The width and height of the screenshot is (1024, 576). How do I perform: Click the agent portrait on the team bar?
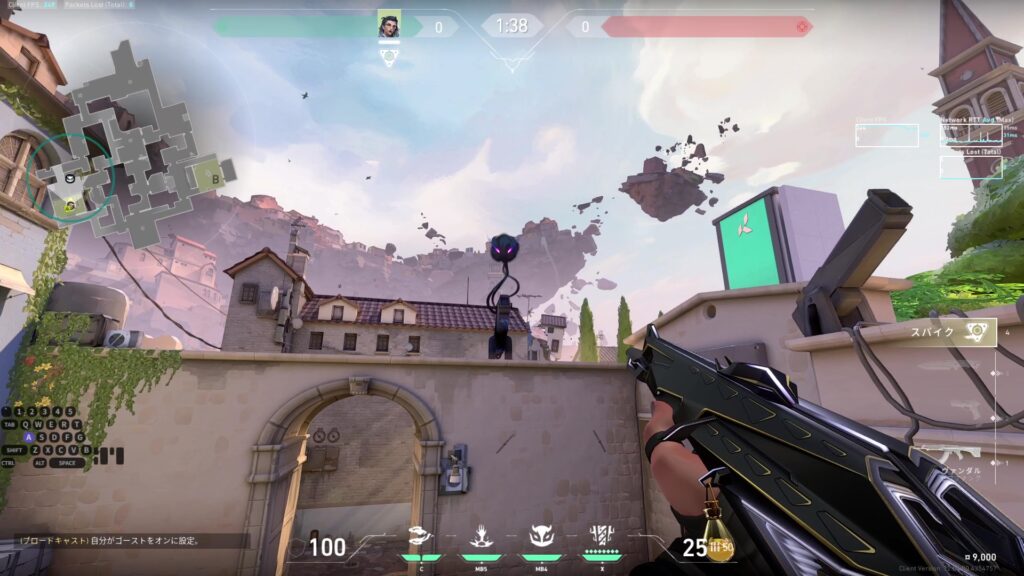click(x=389, y=26)
